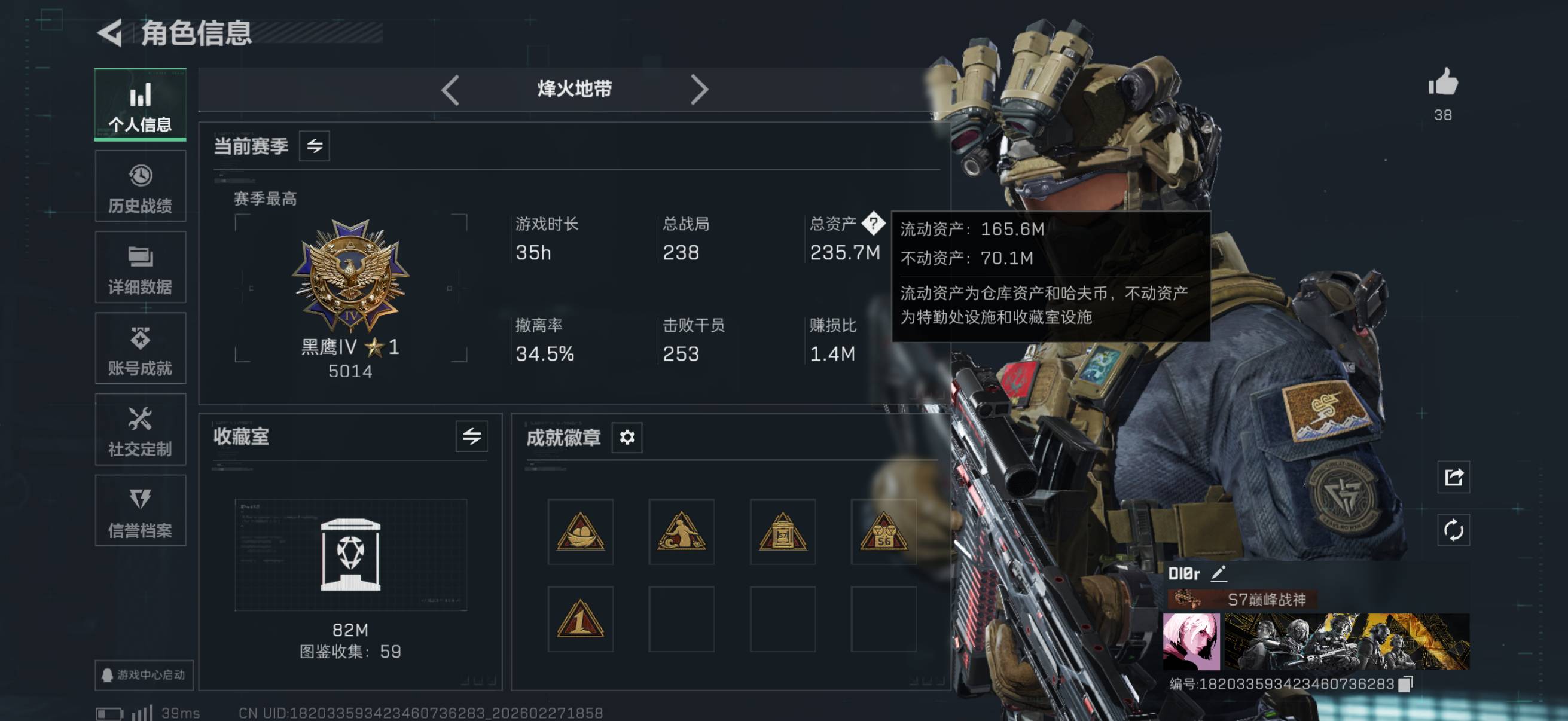1568x721 pixels.
Task: Show the 信誉档案 tab
Action: pyautogui.click(x=140, y=511)
